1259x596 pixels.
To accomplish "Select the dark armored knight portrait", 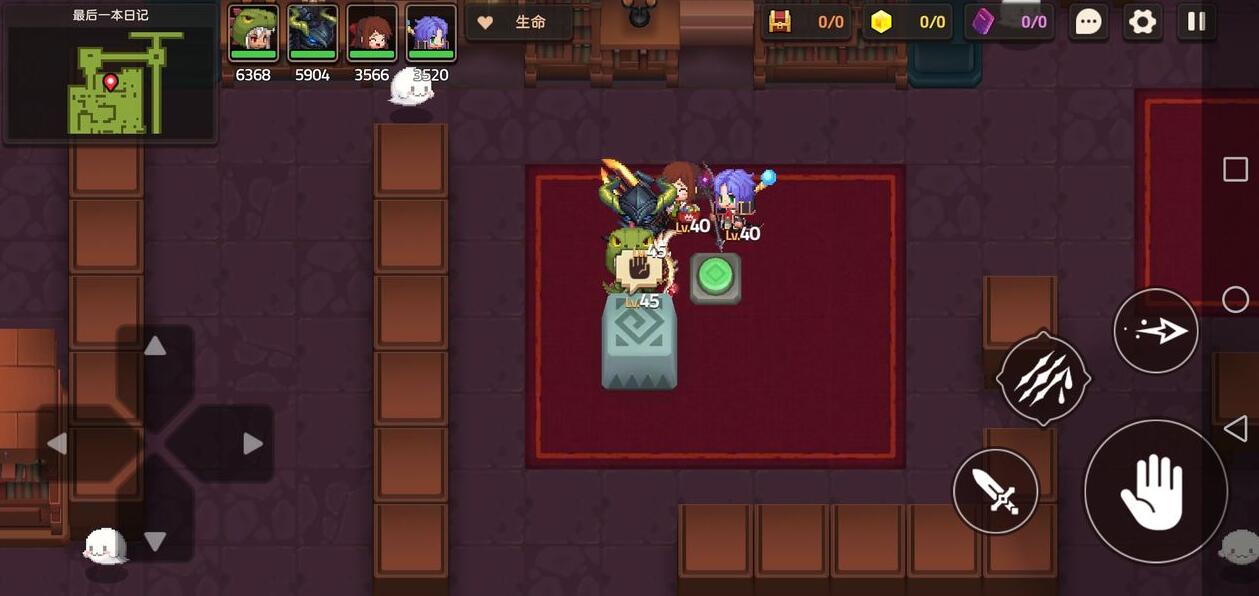I will tap(312, 34).
